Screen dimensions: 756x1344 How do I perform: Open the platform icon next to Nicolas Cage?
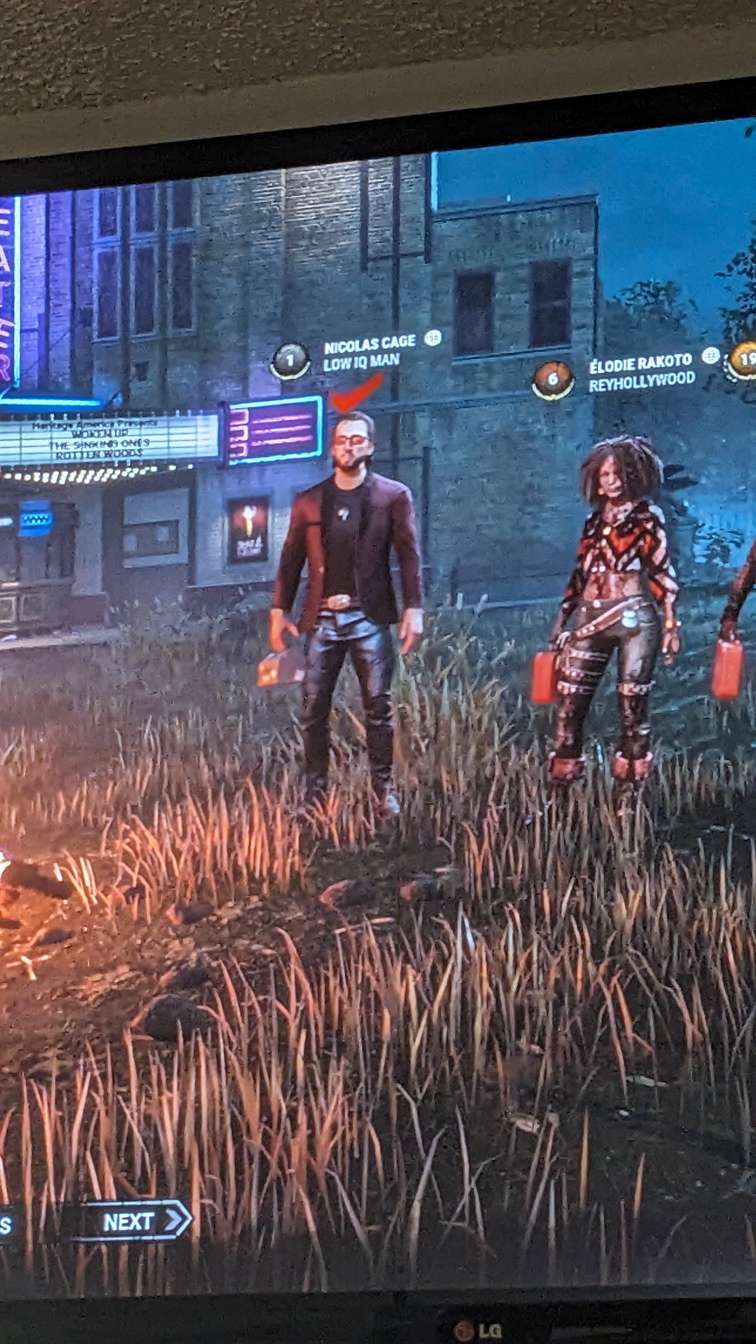pos(432,338)
